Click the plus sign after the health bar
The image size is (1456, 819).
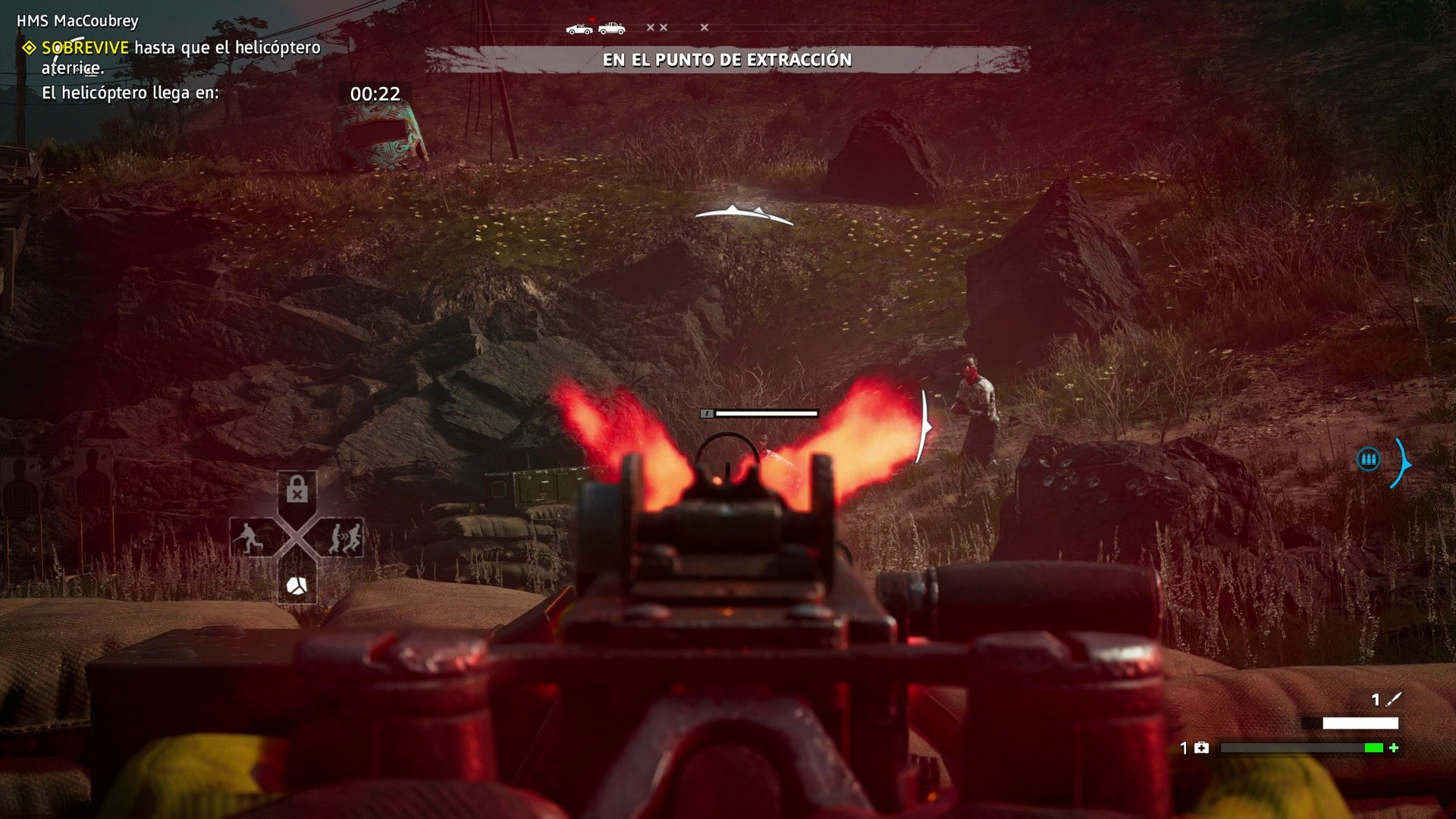click(1395, 748)
